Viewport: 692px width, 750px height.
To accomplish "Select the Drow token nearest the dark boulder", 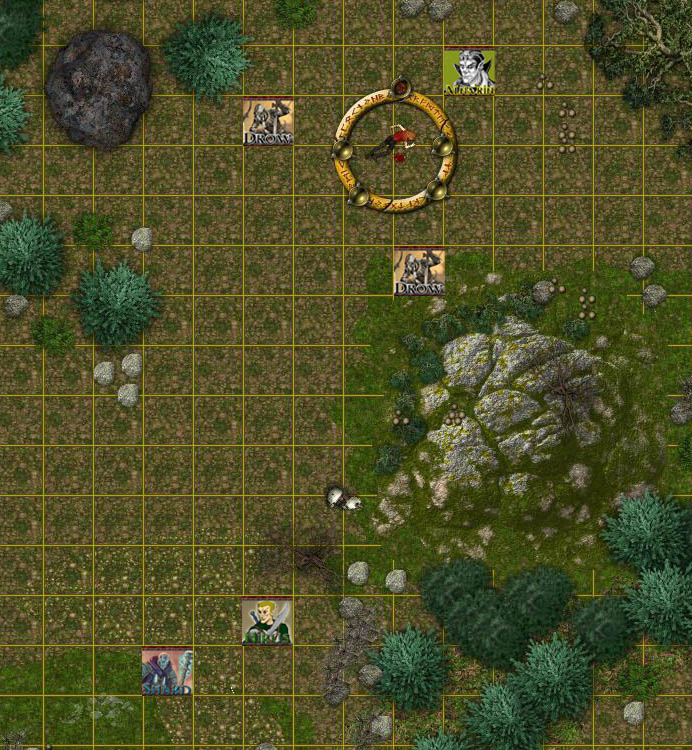I will pos(268,122).
